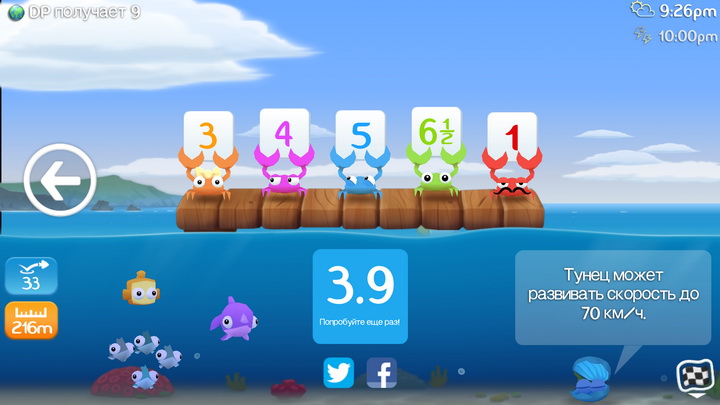This screenshot has height=405, width=720.
Task: Open the blue fish count 33 badge
Action: point(31,276)
